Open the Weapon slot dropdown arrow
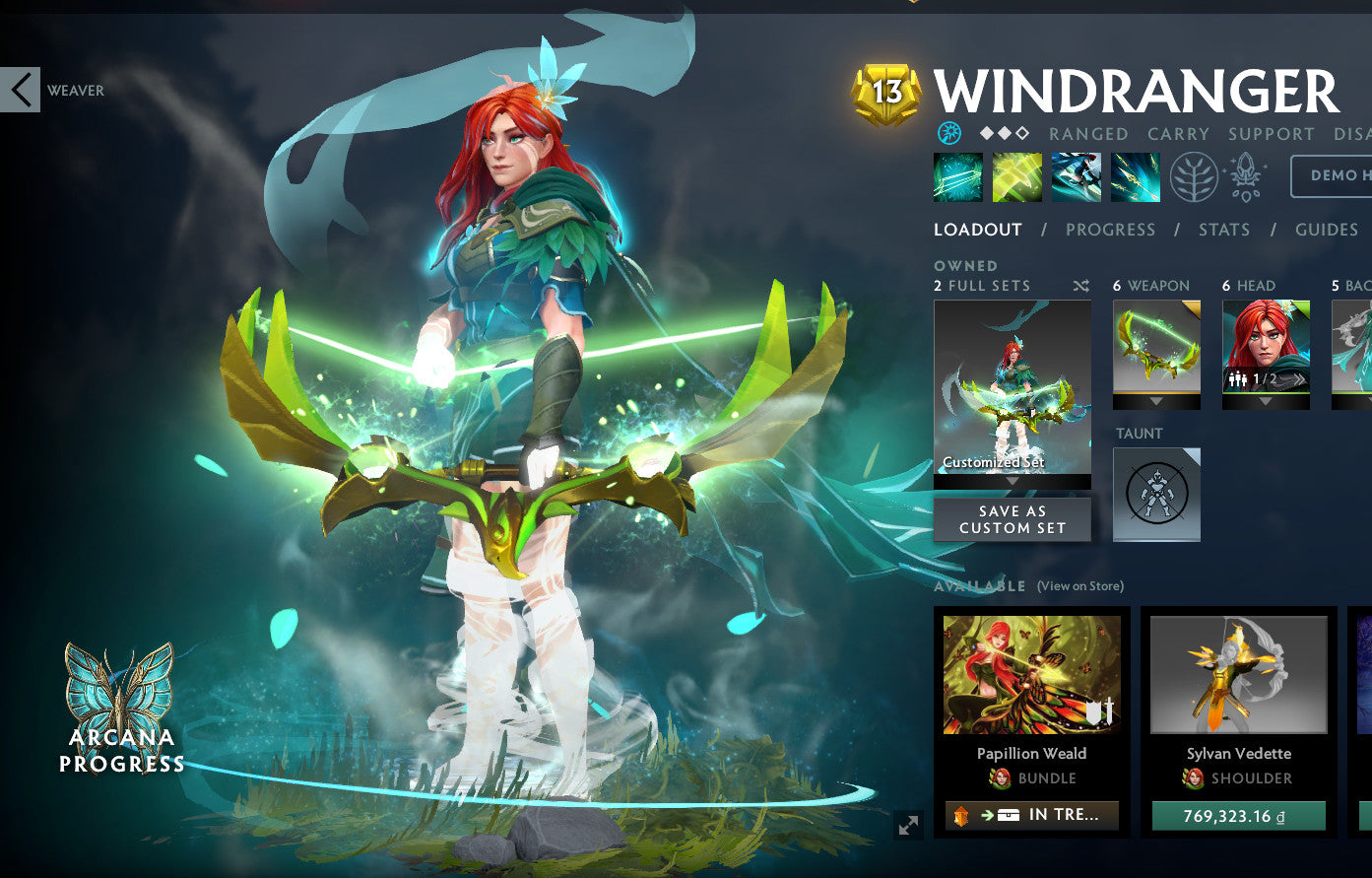Screen dimensions: 1372x878 1155,401
